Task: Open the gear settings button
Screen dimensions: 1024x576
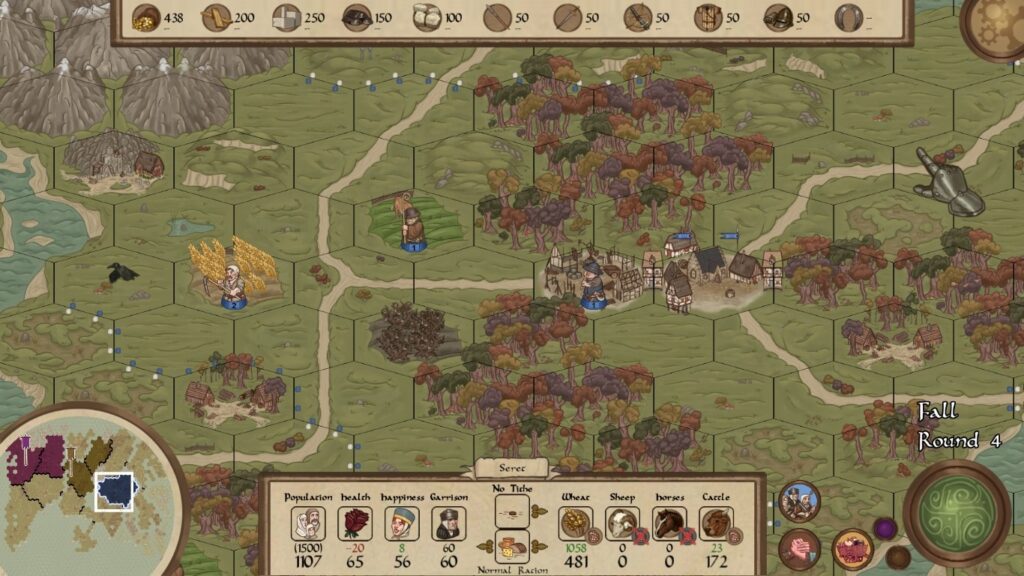Action: coord(998,22)
